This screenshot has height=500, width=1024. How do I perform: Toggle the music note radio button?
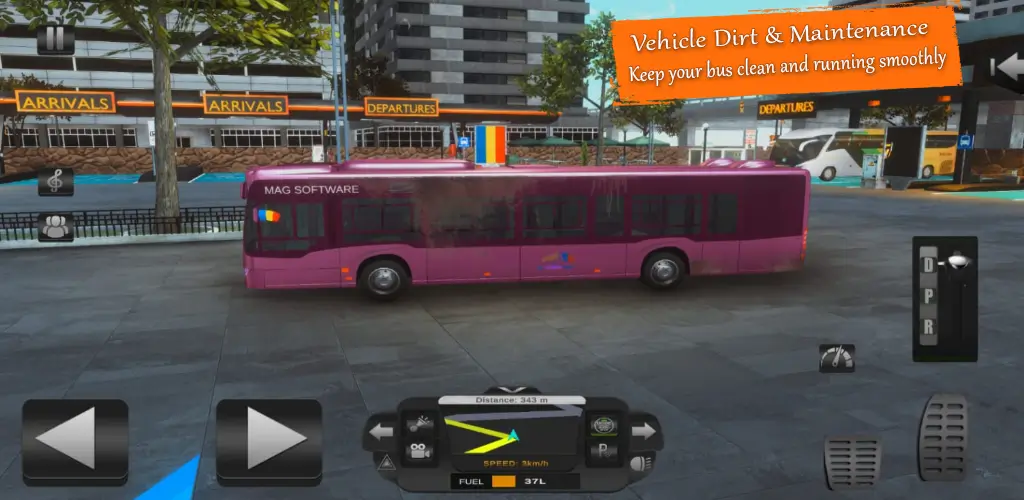coord(55,182)
